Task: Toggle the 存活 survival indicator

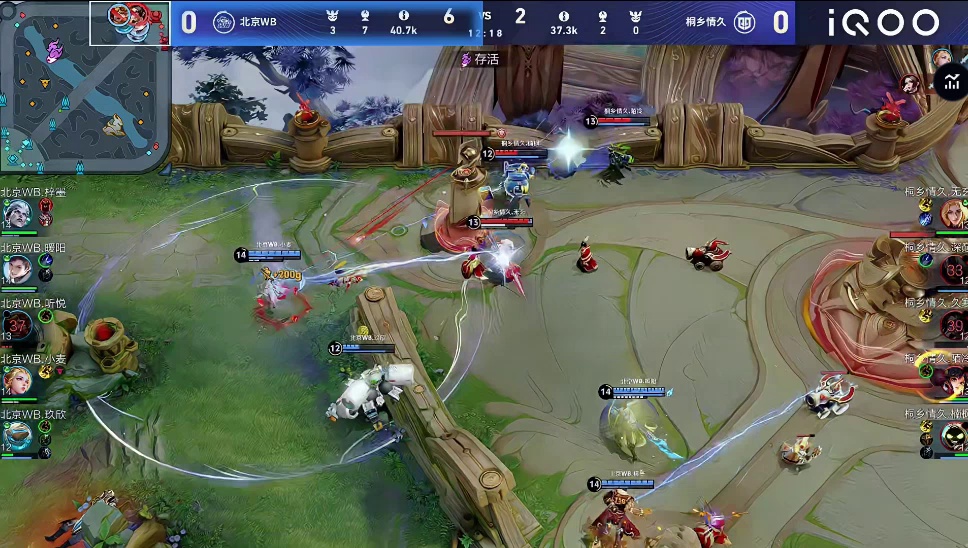Action: pyautogui.click(x=481, y=59)
